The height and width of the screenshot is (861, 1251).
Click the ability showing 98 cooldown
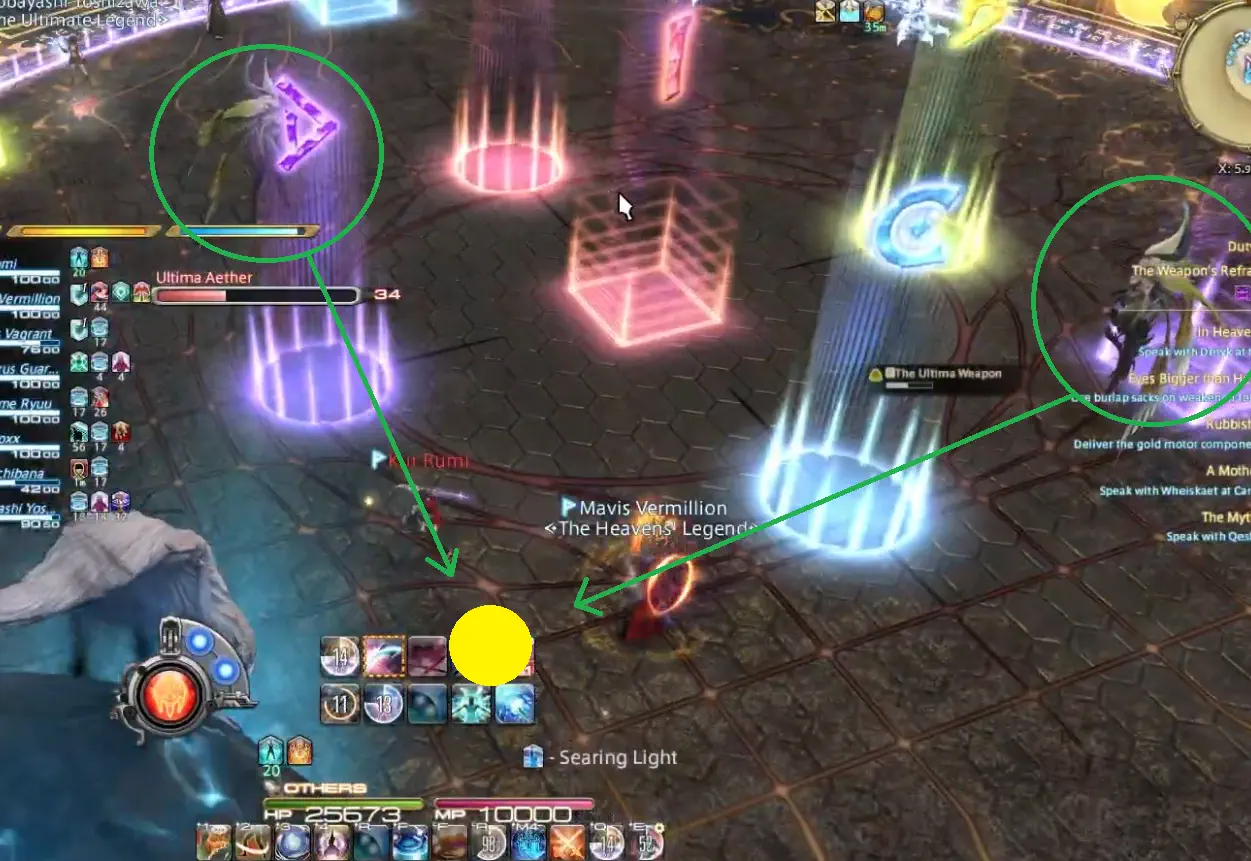point(490,844)
